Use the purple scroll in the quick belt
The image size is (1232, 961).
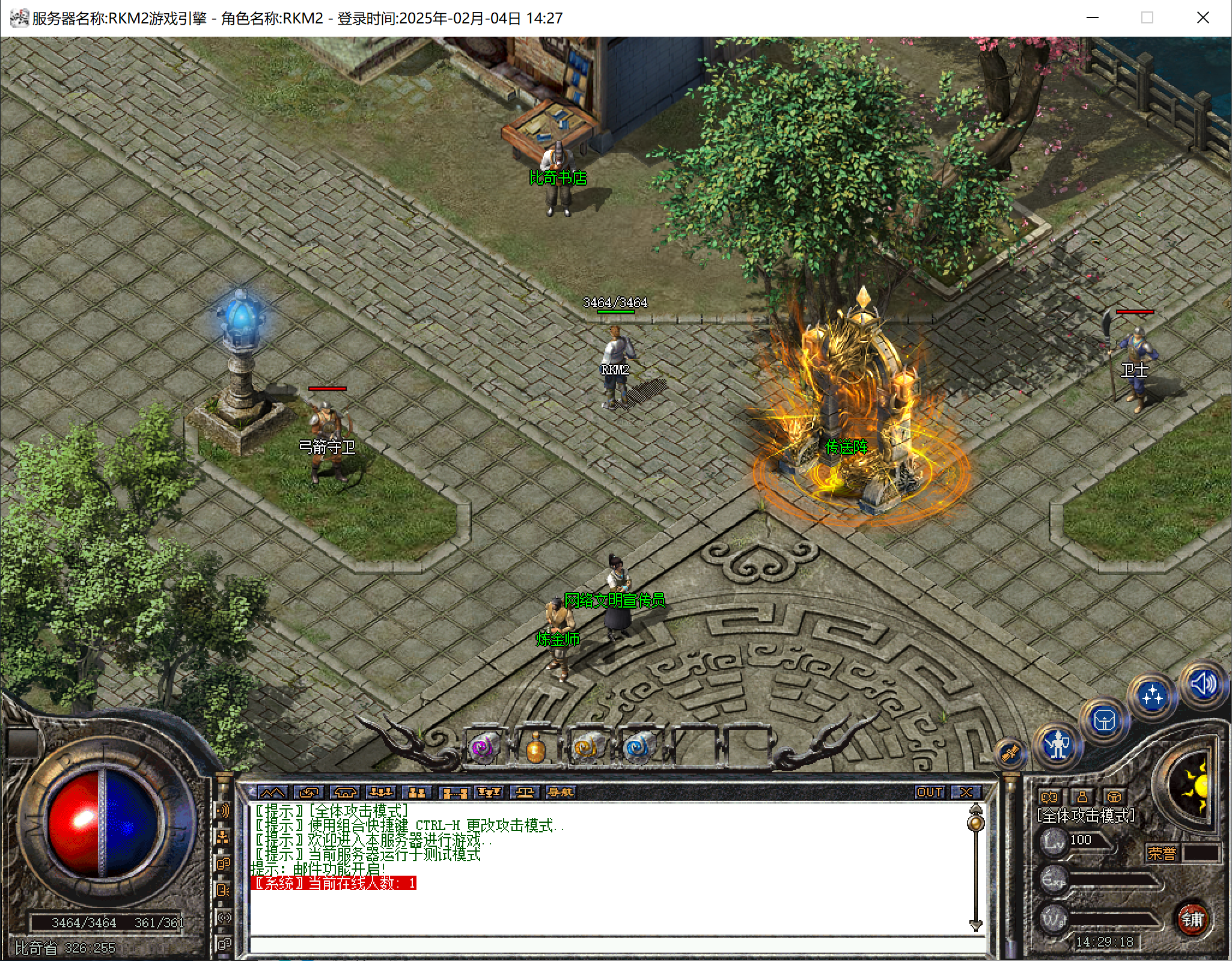point(484,748)
